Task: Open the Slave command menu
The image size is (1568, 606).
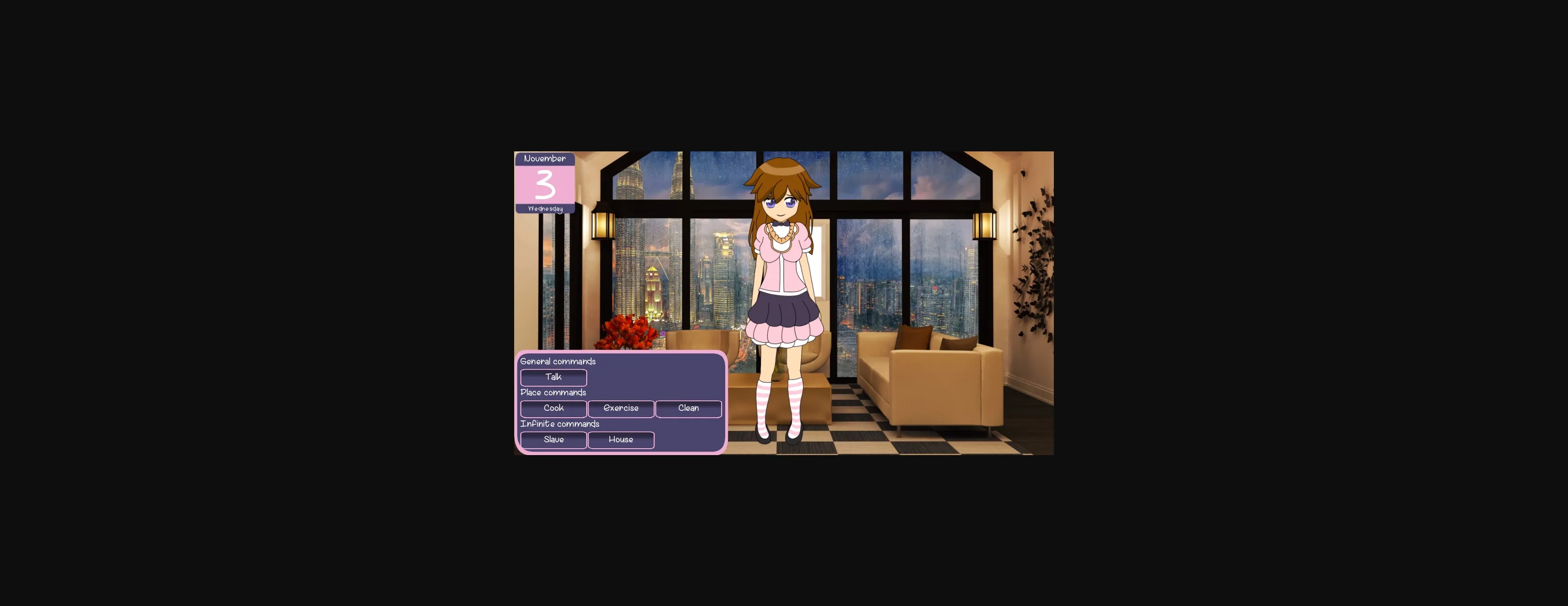Action: click(x=553, y=440)
